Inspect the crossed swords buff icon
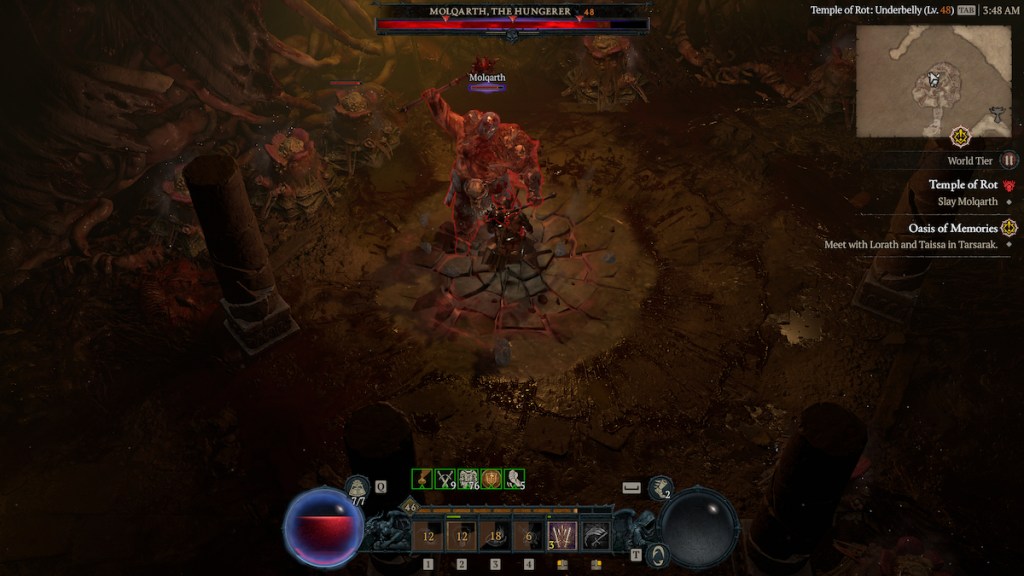1024x576 pixels. [445, 479]
